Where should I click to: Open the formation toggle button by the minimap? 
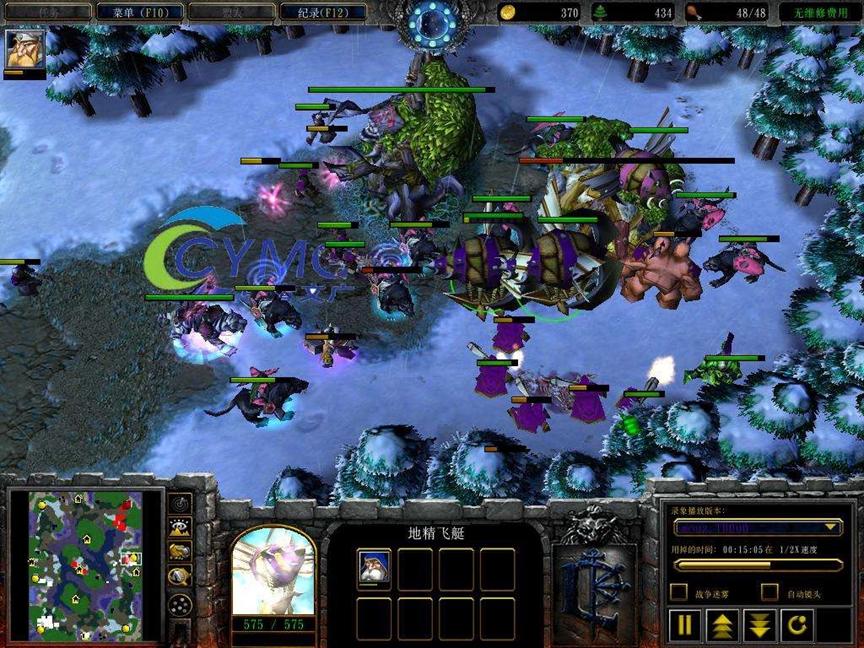(180, 606)
